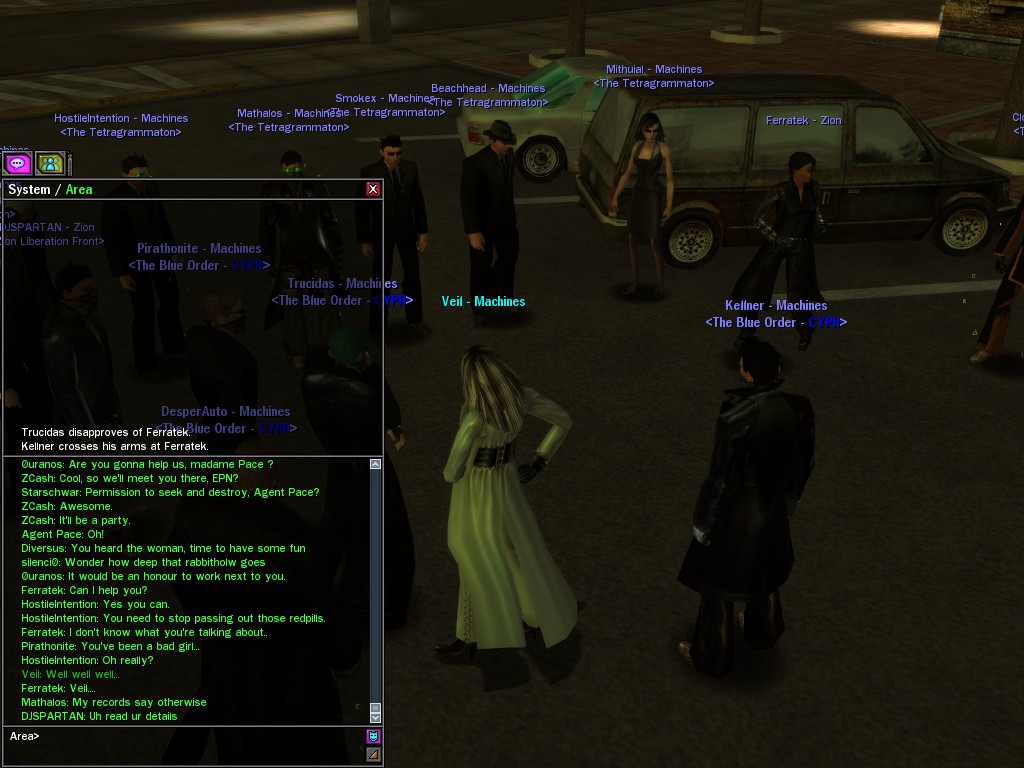Screen dimensions: 1024x768
Task: Click the chat scrollbar up arrow
Action: pyautogui.click(x=376, y=464)
